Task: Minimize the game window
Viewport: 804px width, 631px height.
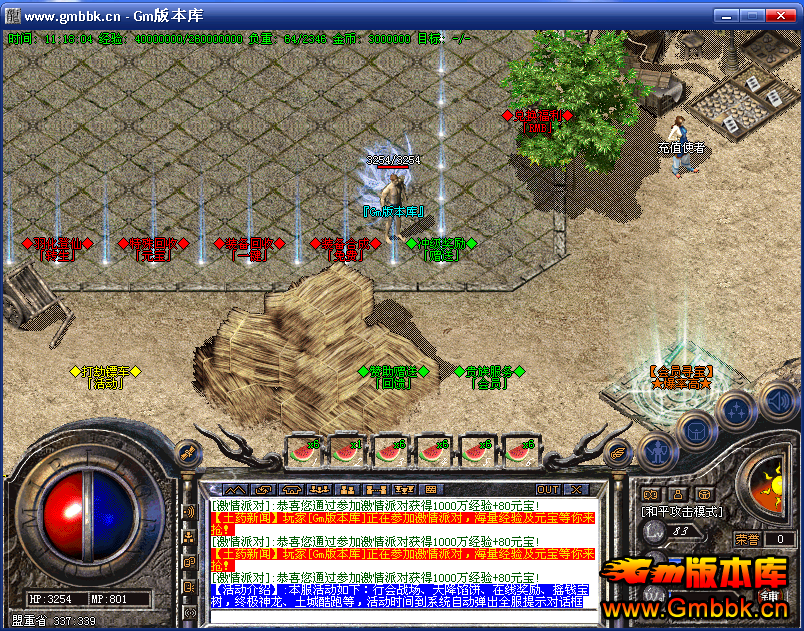Action: (725, 15)
